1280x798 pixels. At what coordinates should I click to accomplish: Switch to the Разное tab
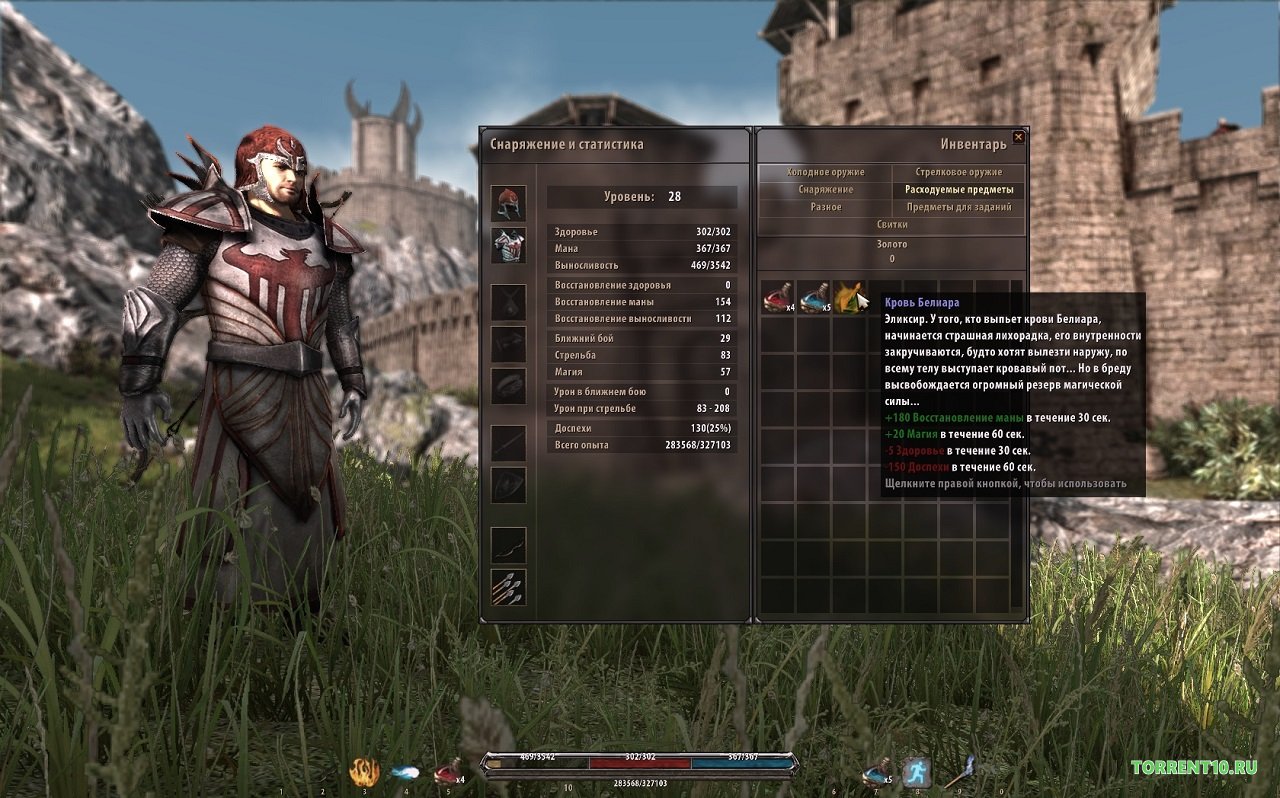[825, 207]
